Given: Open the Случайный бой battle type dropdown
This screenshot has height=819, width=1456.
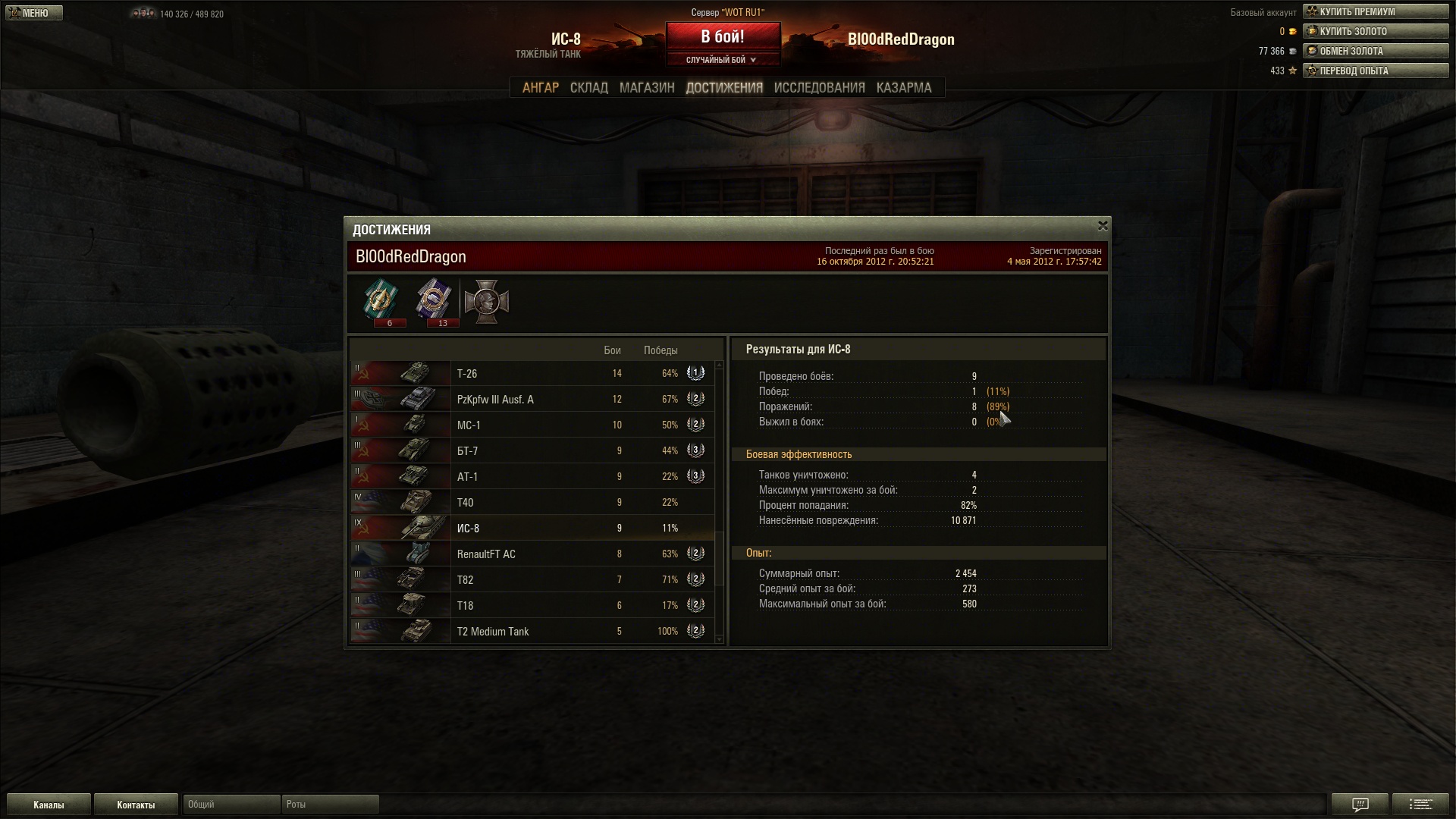Looking at the screenshot, I should (x=721, y=60).
